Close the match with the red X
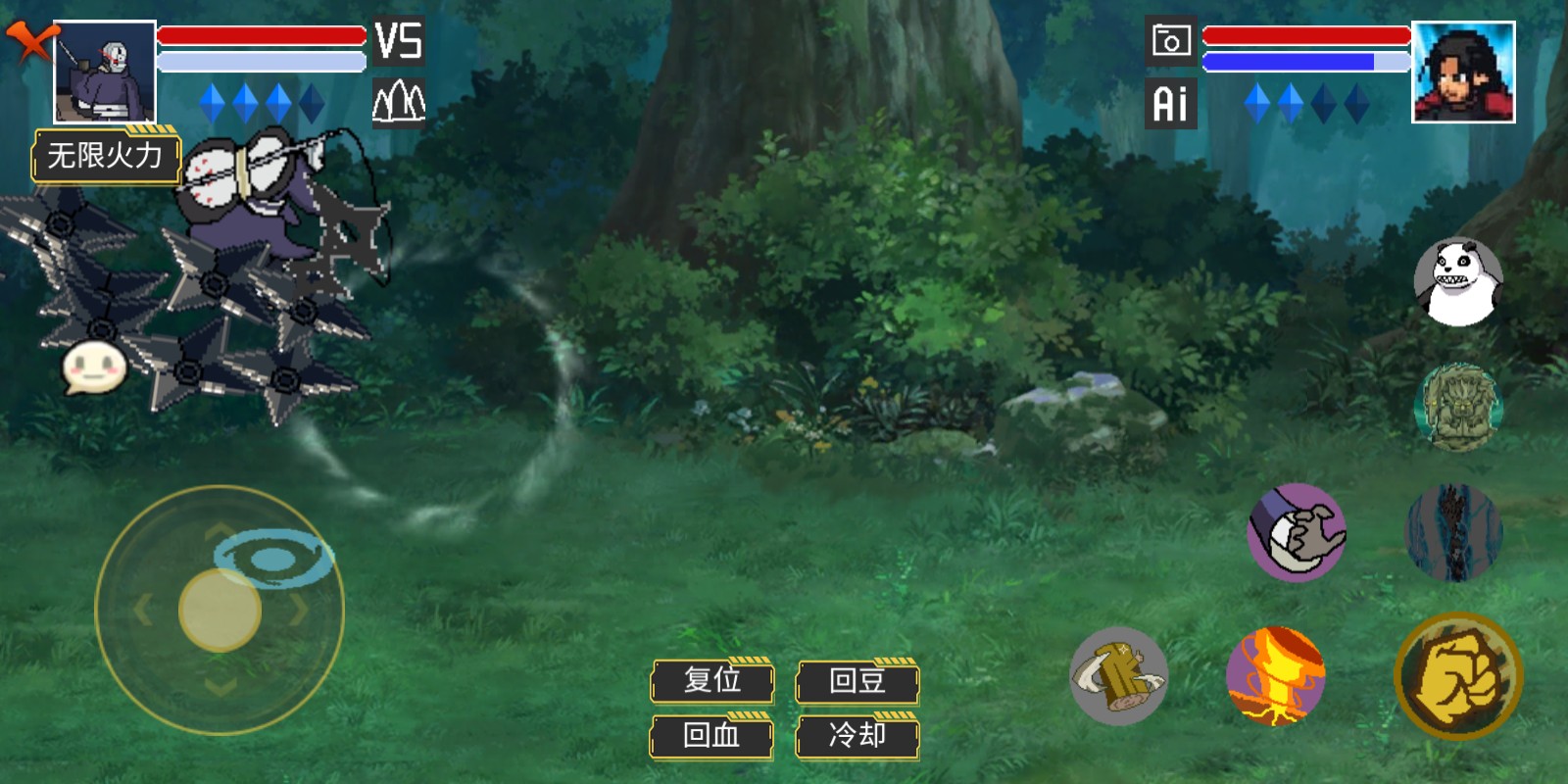 (x=29, y=42)
